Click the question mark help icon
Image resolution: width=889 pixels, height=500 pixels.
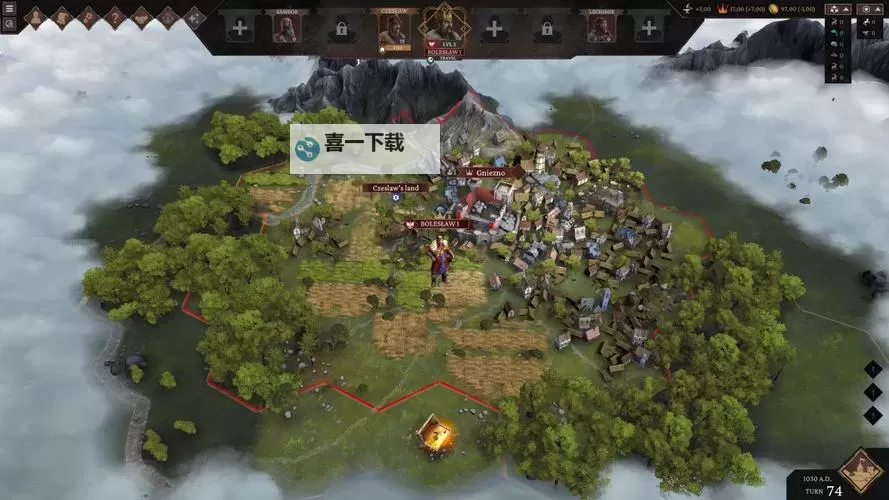(114, 17)
